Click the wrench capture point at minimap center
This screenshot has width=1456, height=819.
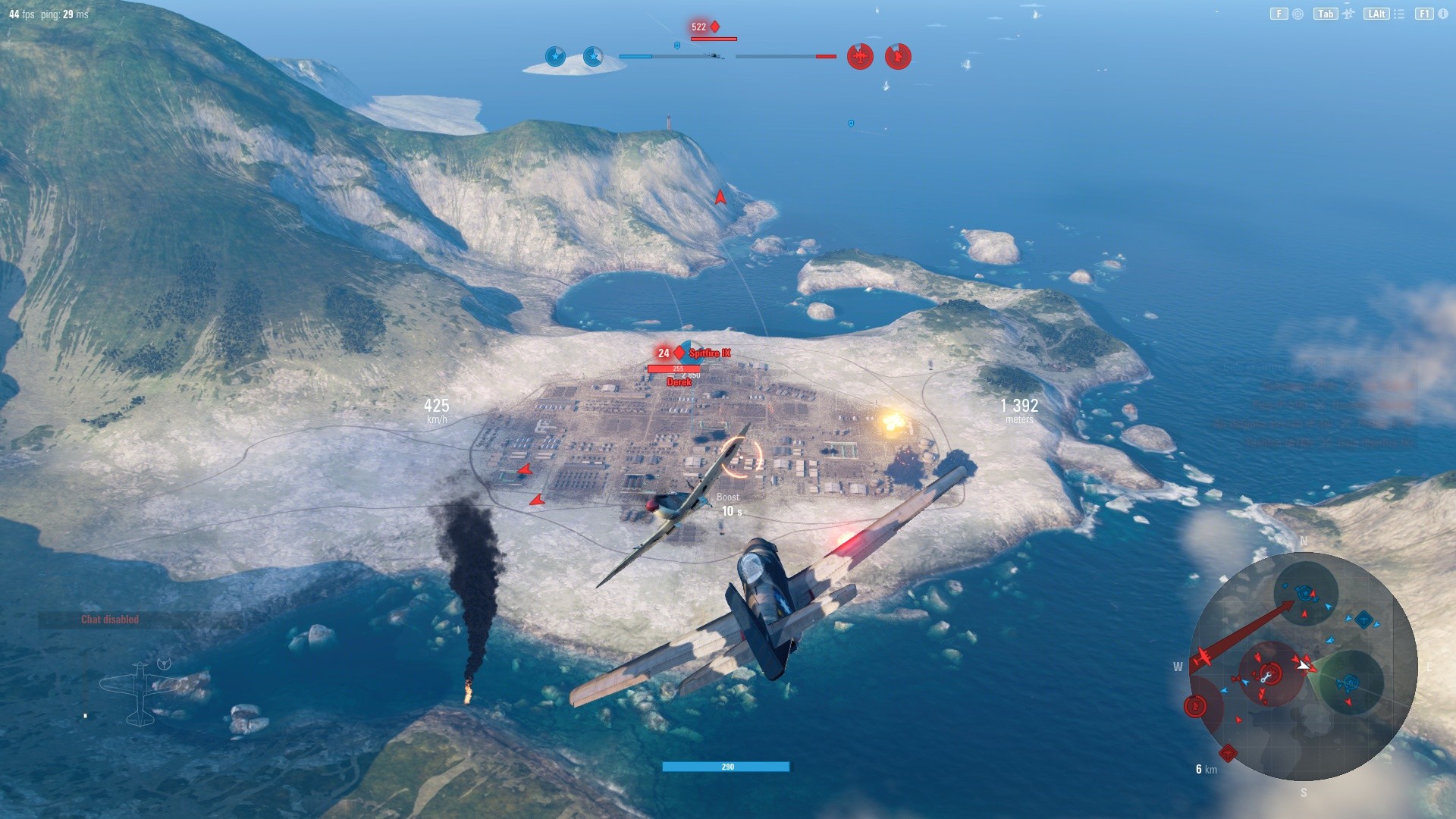tap(1268, 675)
